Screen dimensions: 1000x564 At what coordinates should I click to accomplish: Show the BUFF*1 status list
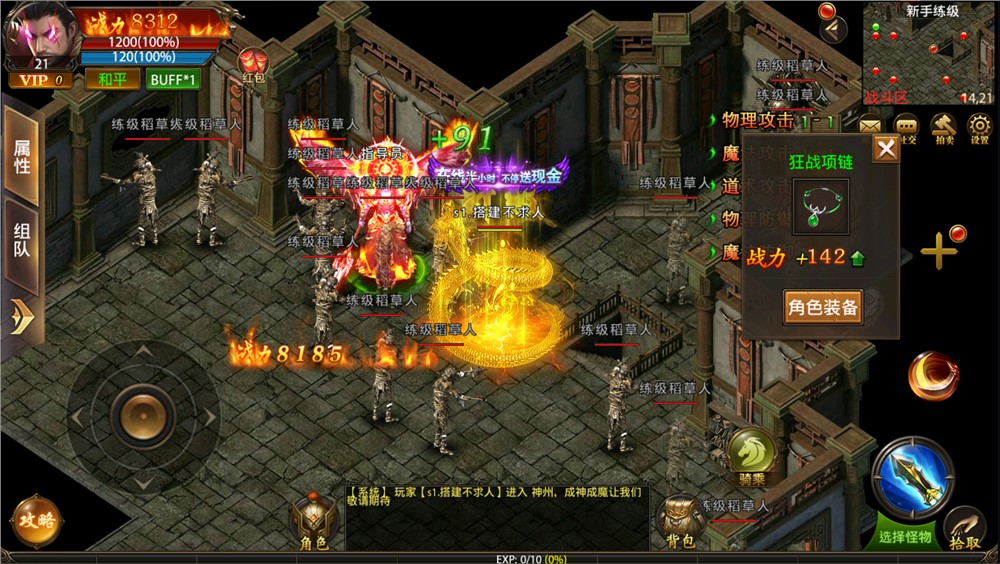coord(172,79)
